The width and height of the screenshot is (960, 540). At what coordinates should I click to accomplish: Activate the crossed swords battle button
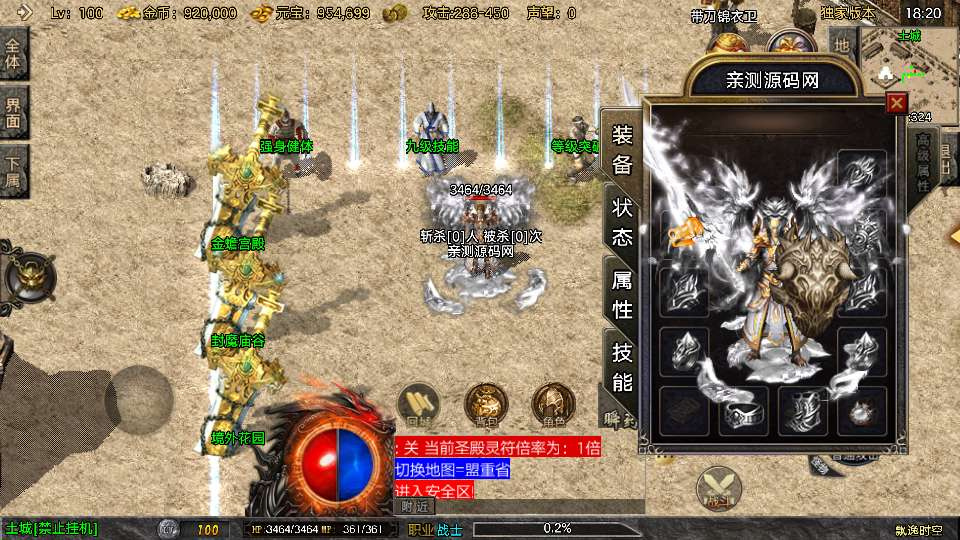[x=718, y=491]
